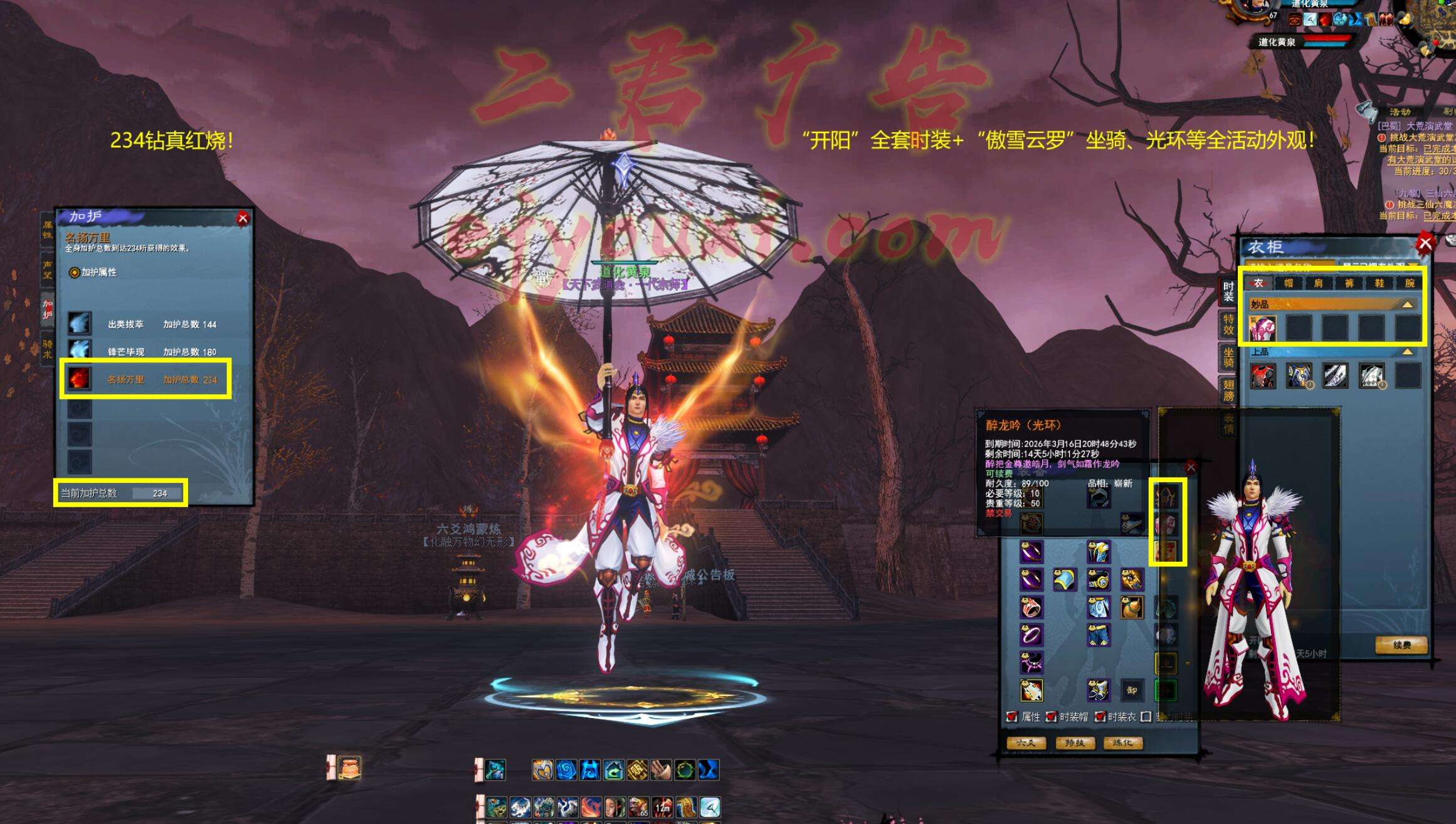The height and width of the screenshot is (824, 1456).
Task: Use the orange treasure pouch hotbar item
Action: tap(349, 768)
